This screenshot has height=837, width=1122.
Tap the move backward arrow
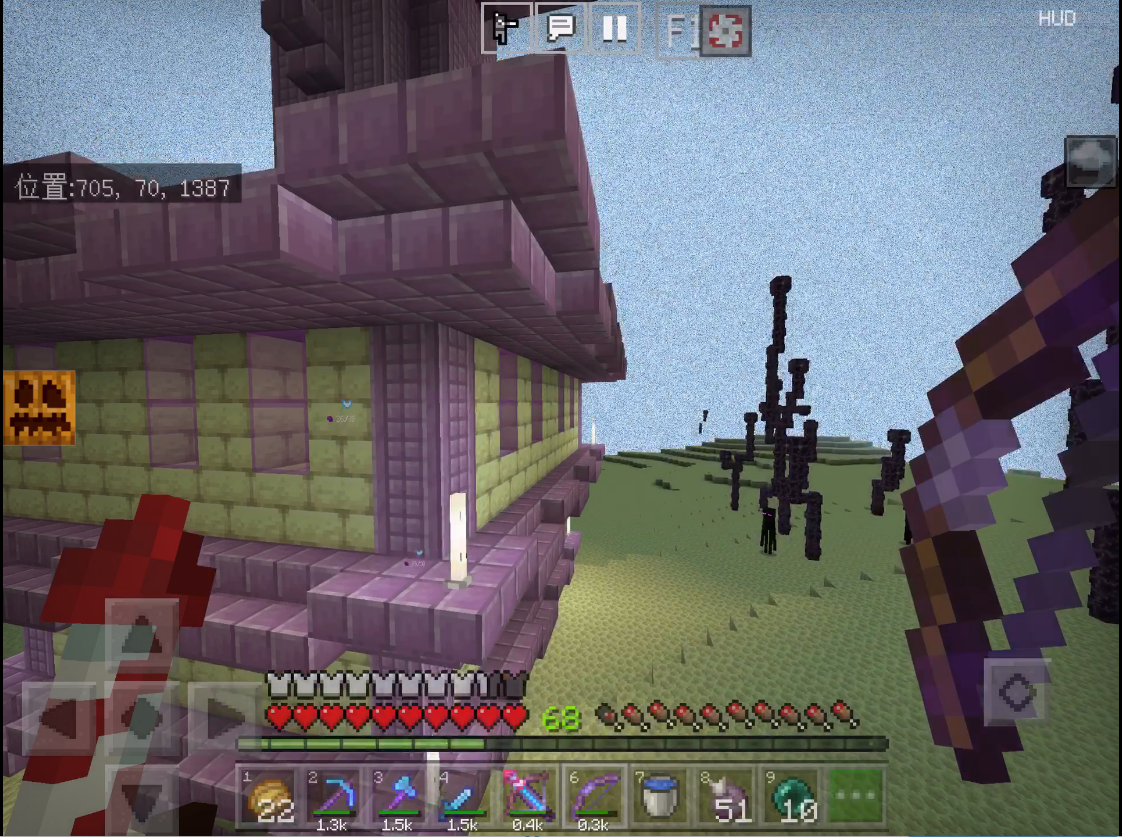coord(142,797)
